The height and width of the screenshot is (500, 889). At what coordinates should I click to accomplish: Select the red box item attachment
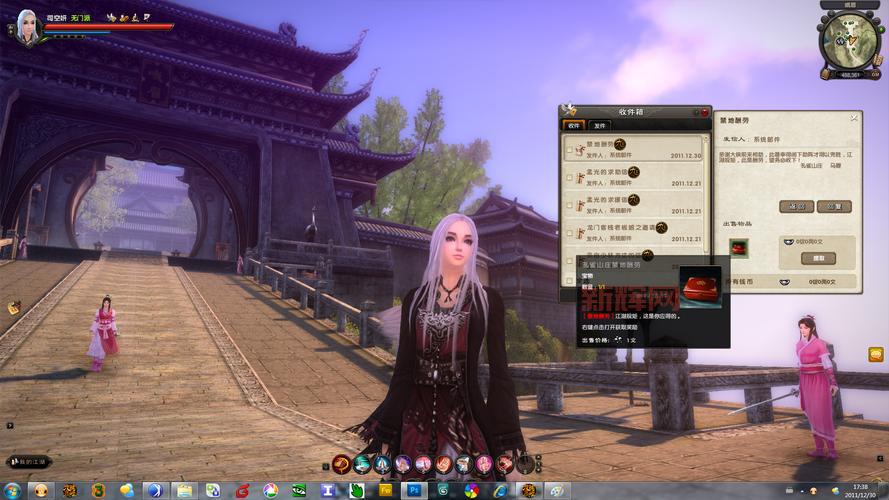tap(739, 248)
